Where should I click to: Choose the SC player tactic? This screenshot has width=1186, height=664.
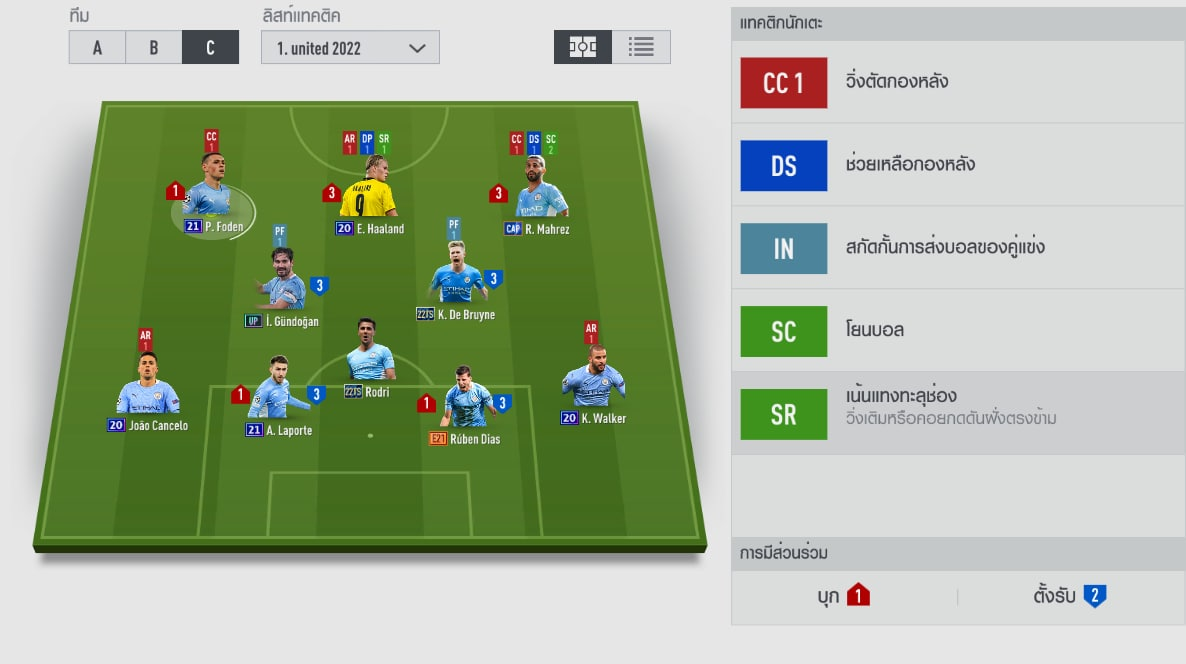coord(784,331)
